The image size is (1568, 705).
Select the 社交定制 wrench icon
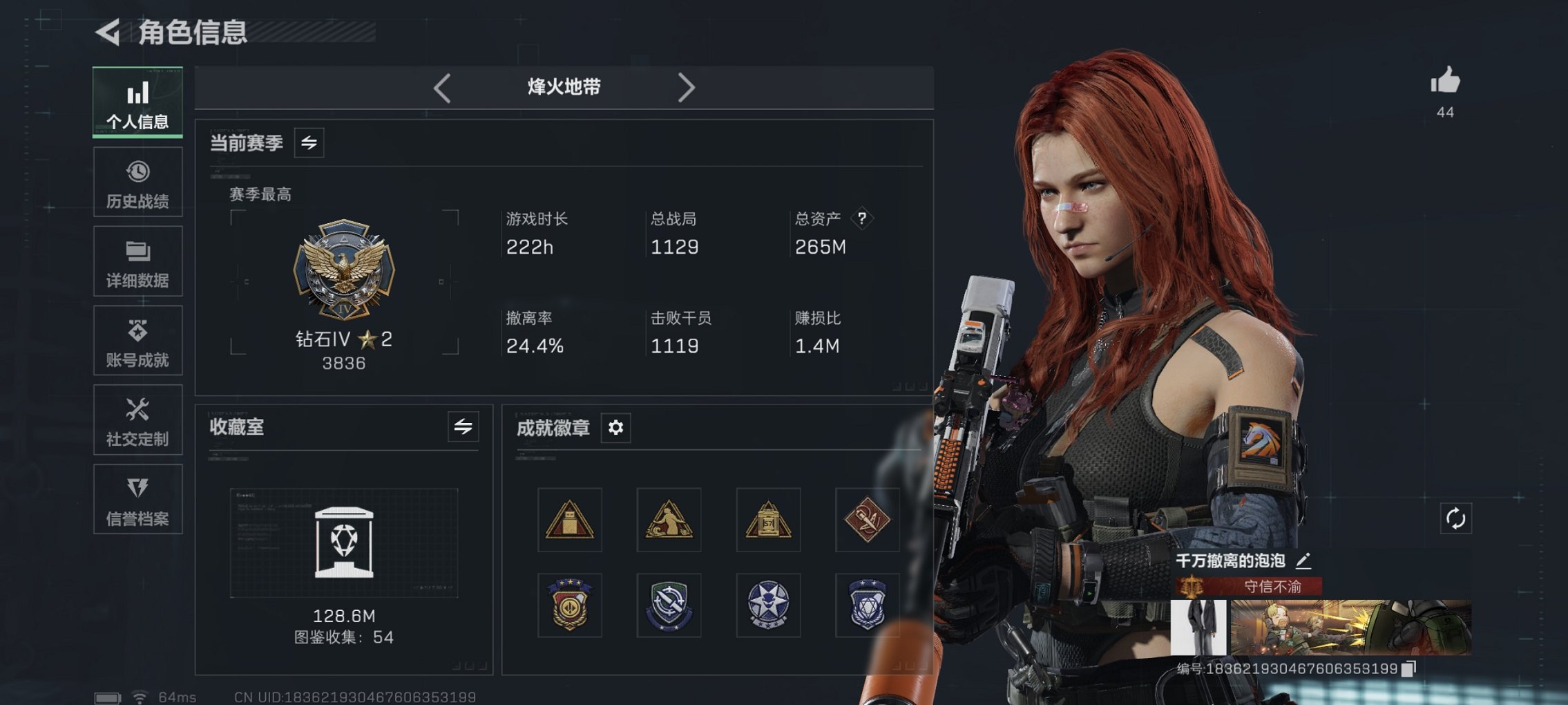[137, 420]
